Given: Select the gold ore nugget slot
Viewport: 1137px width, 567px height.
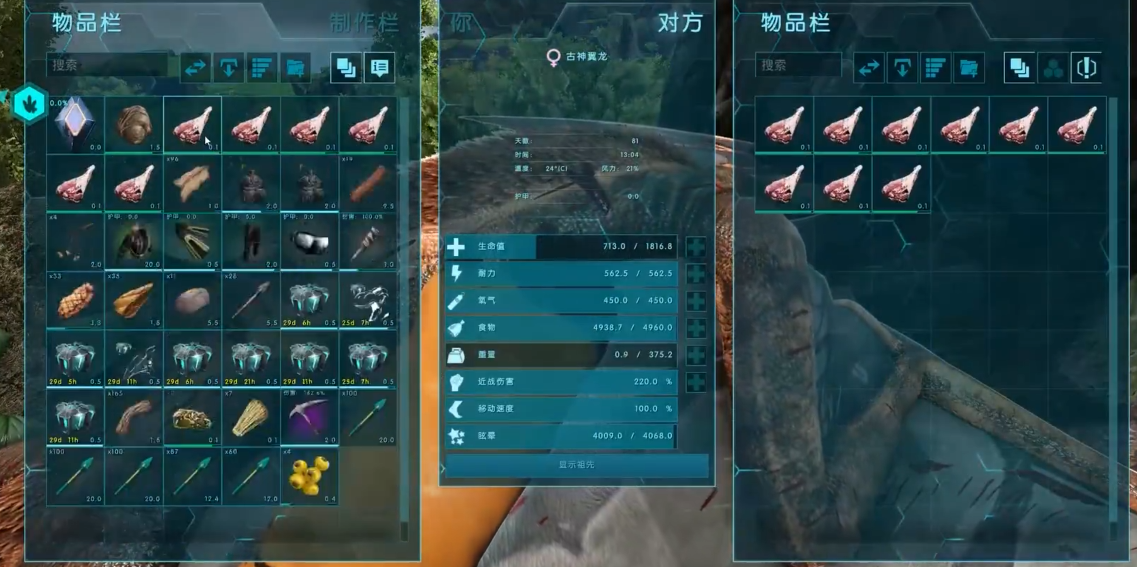Looking at the screenshot, I should (192, 418).
